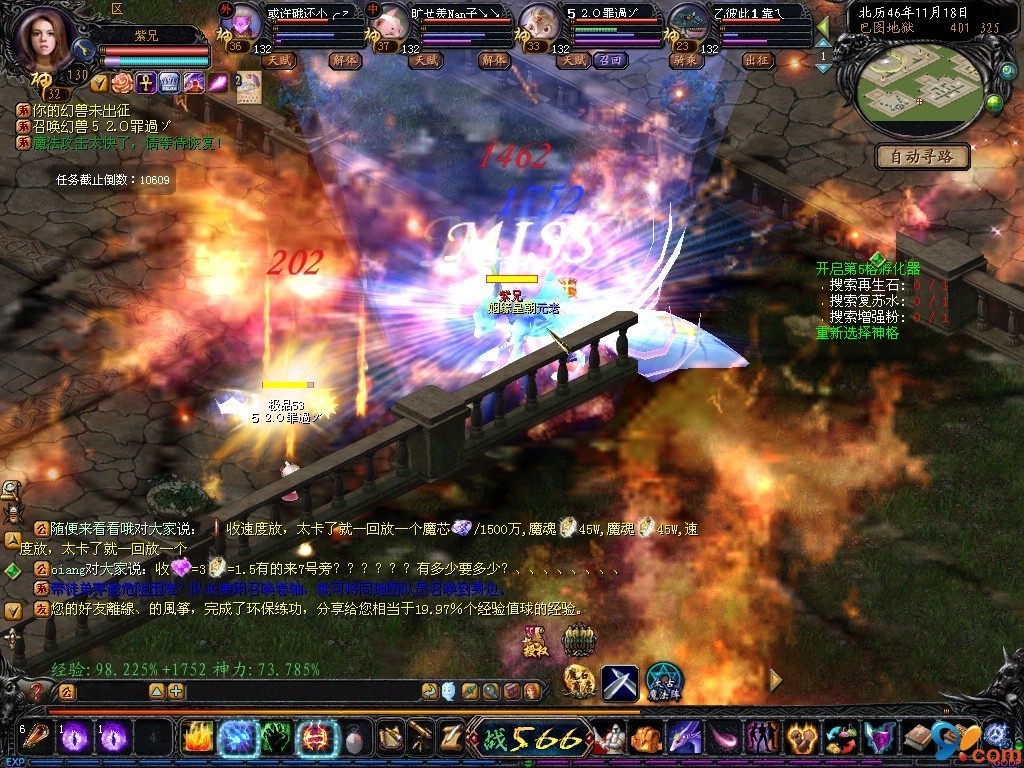
Task: Click the 自动寻路 auto-pathfinding button
Action: point(922,156)
